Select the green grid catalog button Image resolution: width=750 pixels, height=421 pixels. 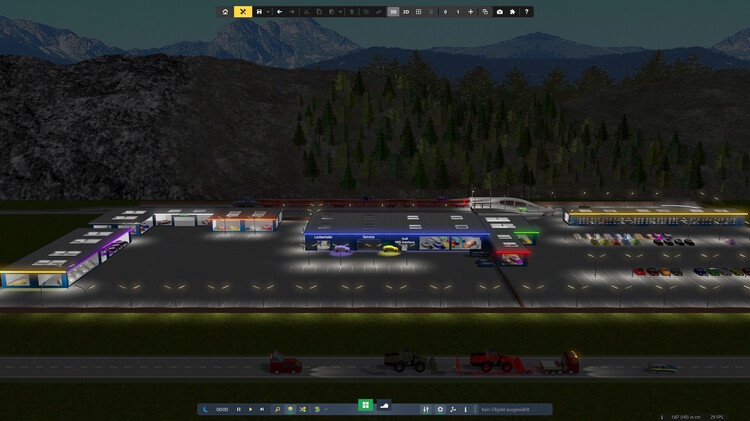(366, 405)
